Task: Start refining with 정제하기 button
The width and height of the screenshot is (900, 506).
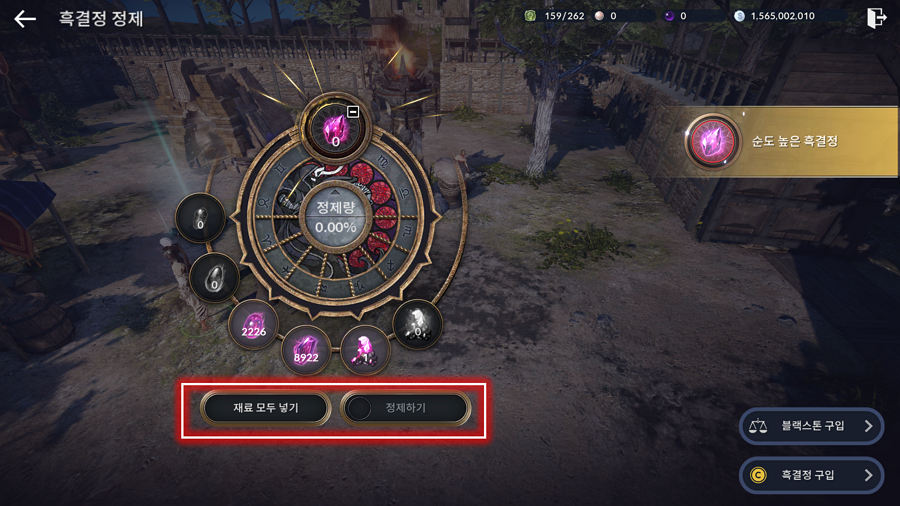Action: pos(405,408)
